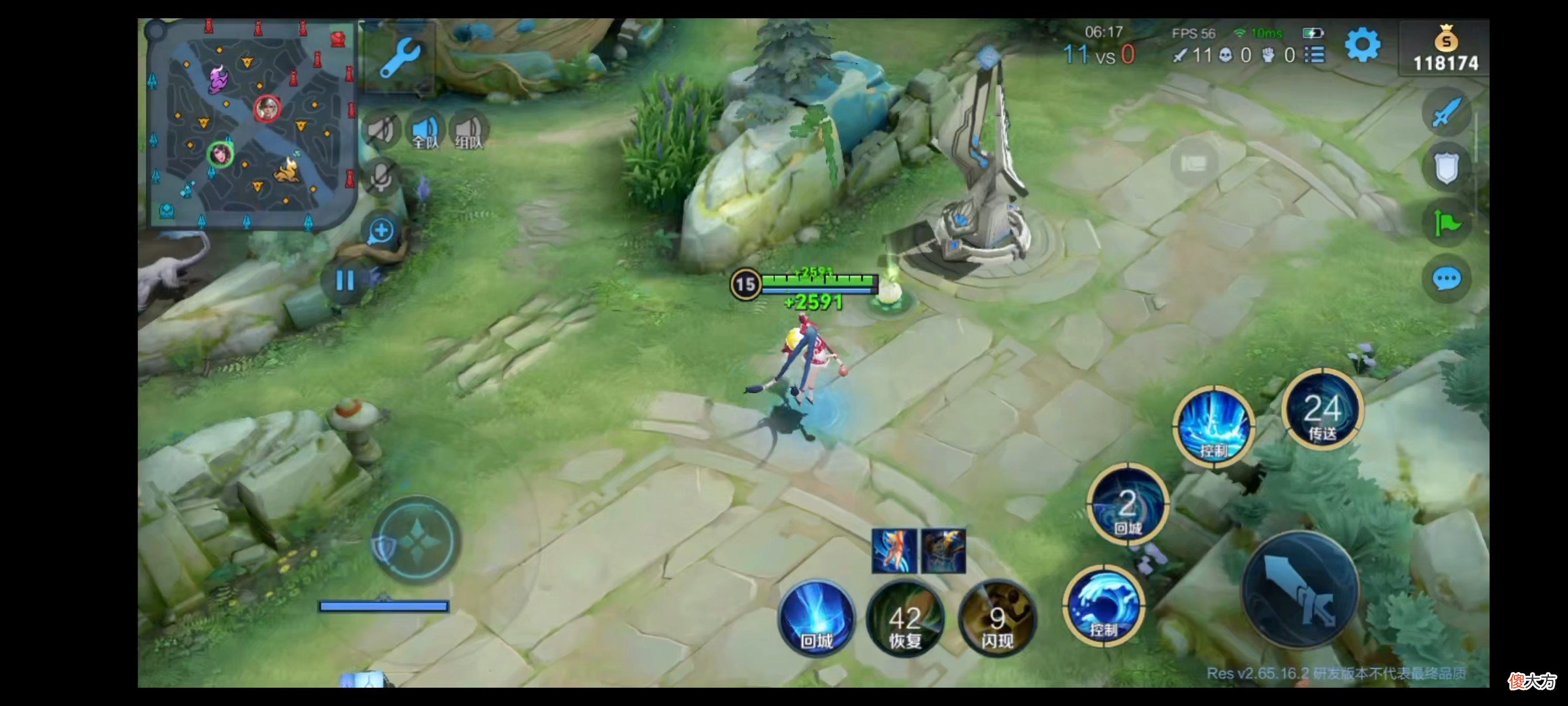Select the blue wrench icon
The width and height of the screenshot is (1568, 706).
tap(399, 58)
